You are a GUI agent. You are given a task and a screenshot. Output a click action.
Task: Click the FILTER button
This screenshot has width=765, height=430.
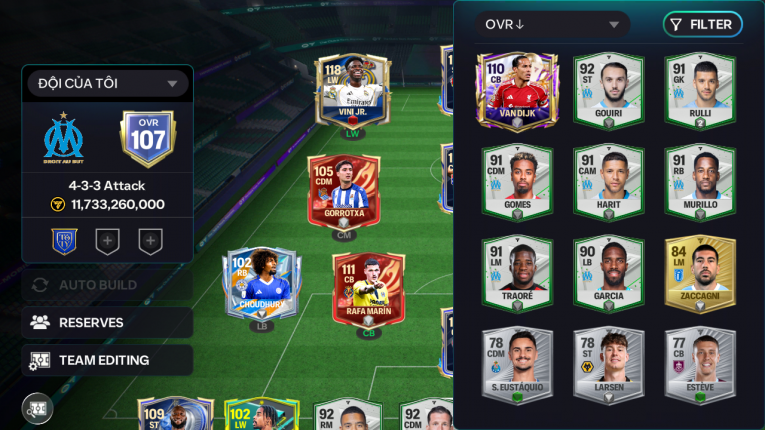point(702,24)
